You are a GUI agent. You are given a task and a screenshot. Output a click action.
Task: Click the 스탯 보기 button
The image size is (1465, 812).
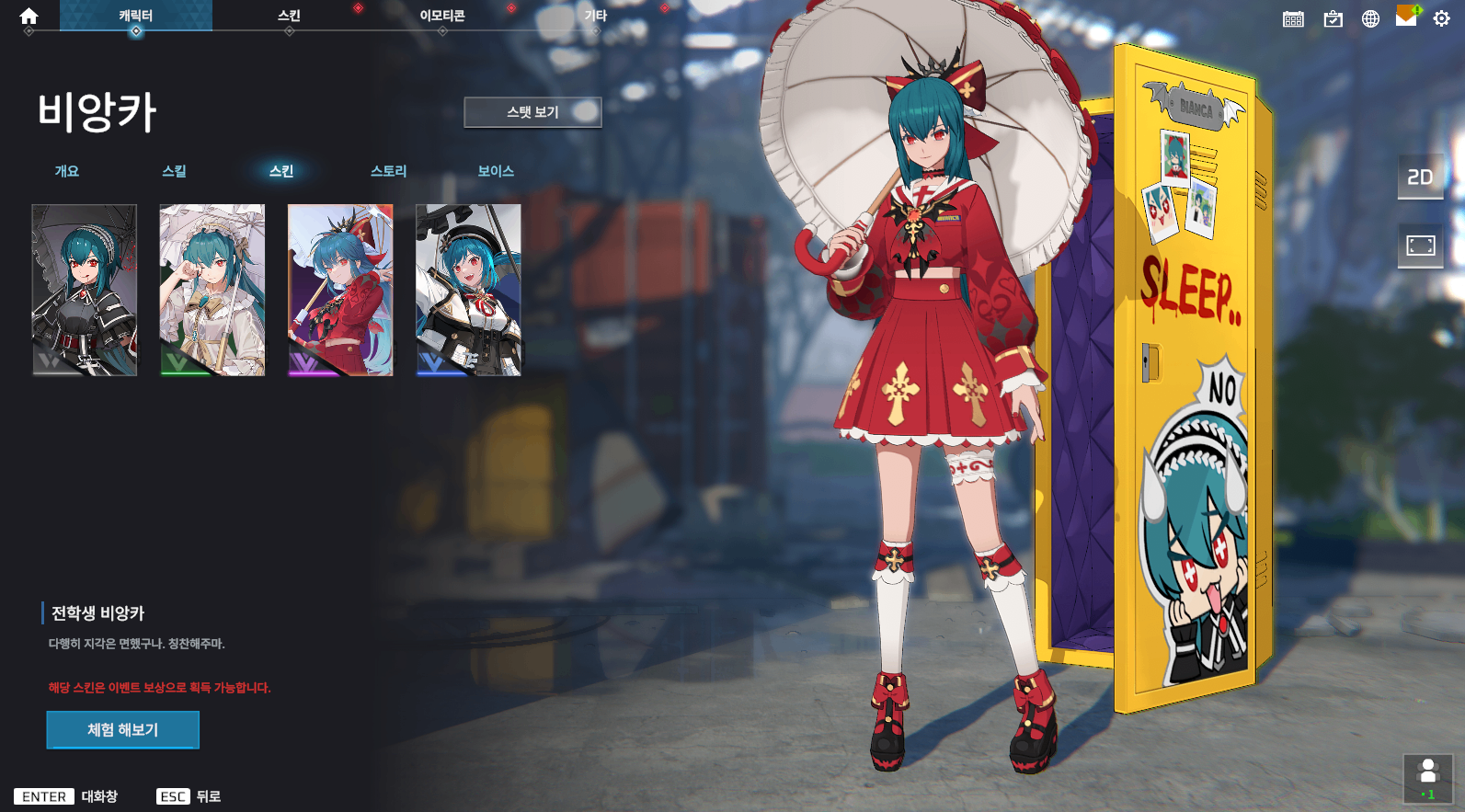(532, 112)
